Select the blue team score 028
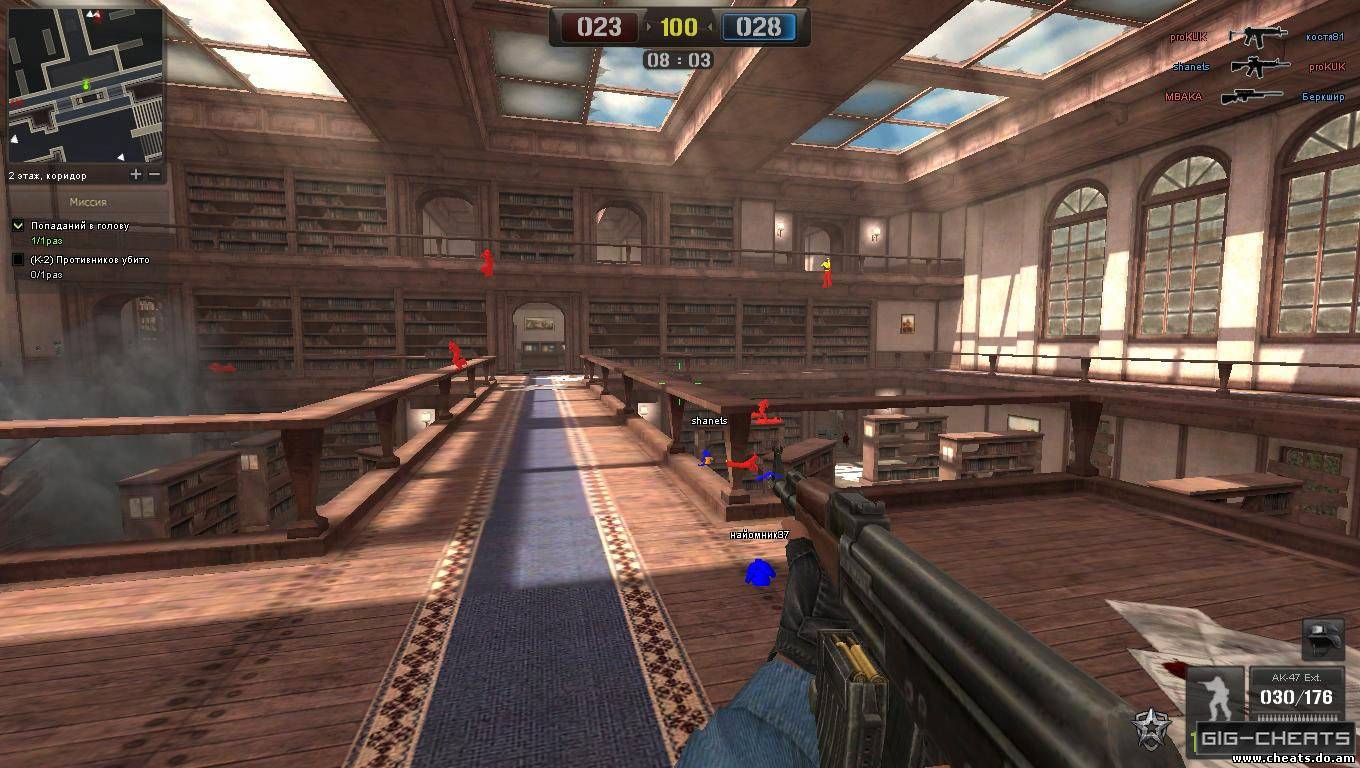Screen dimensions: 1360x768 point(757,28)
